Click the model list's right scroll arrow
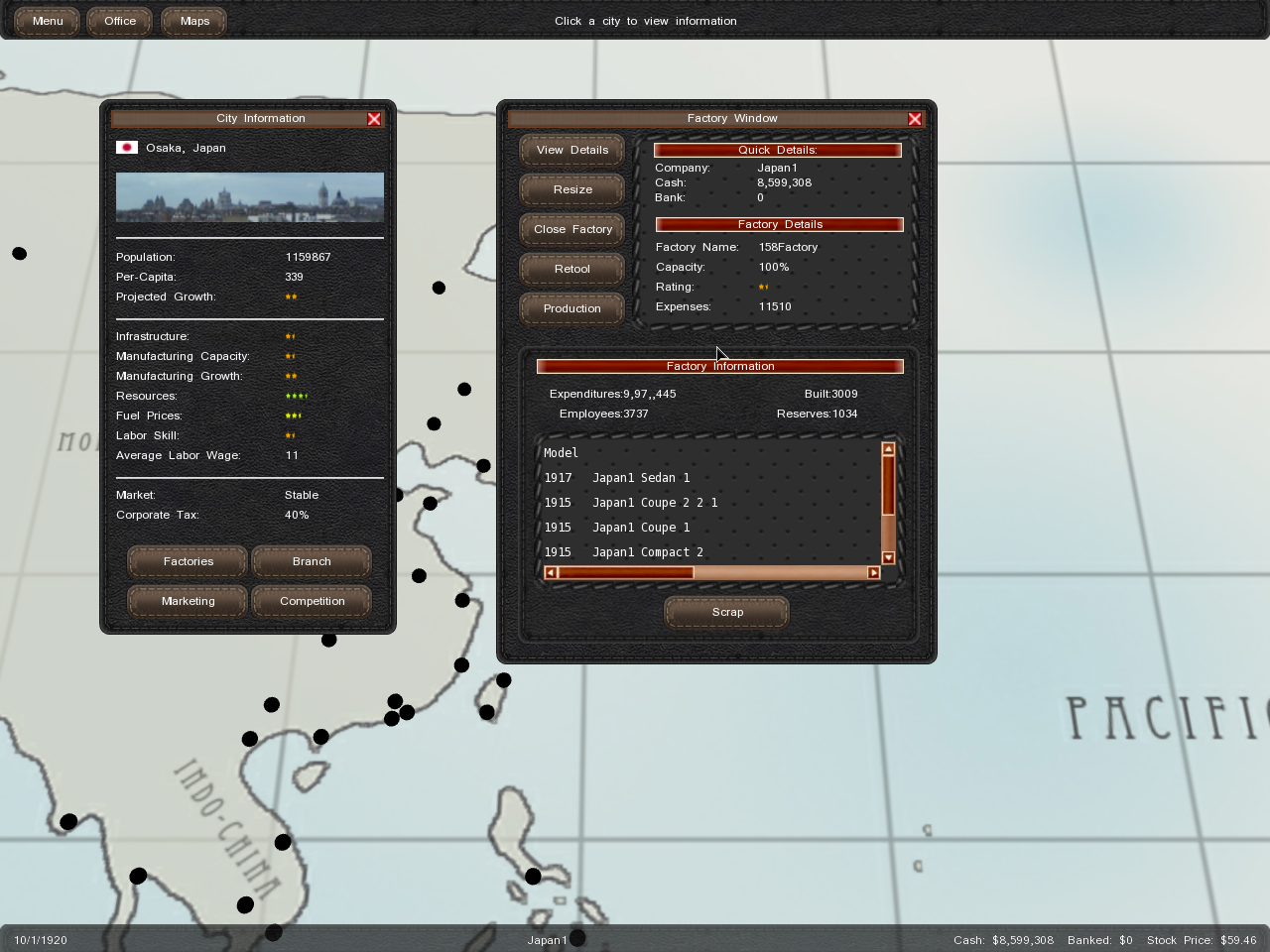Screen dimensions: 1270x952 coord(873,572)
